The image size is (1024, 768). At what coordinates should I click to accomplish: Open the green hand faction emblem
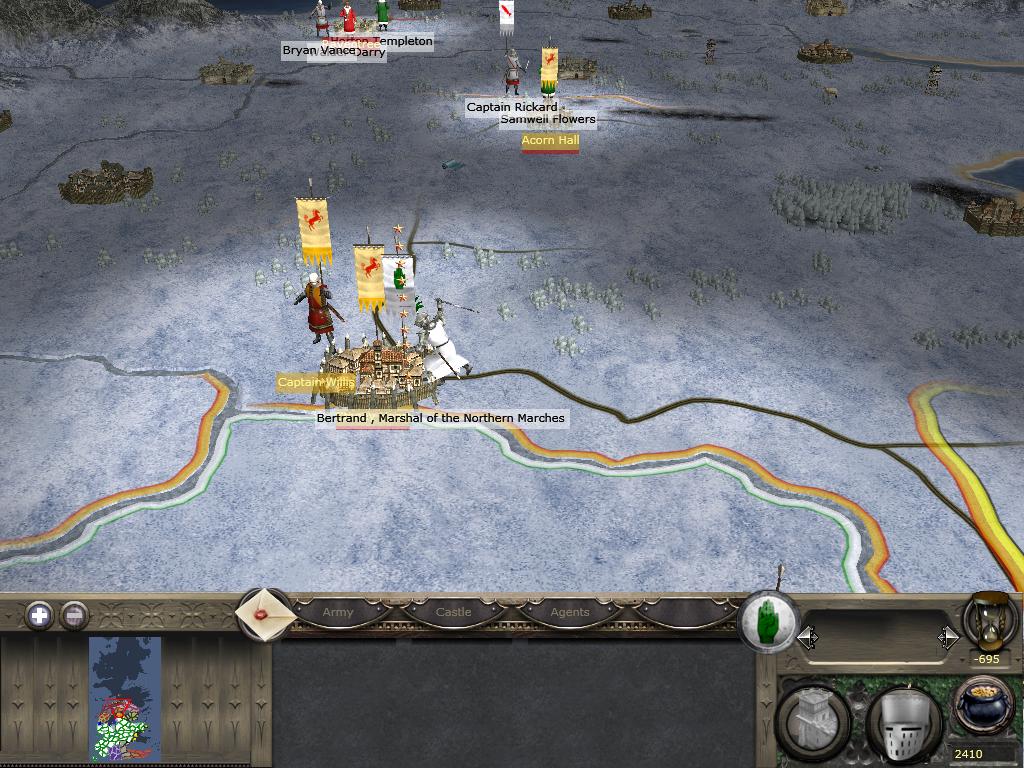768,622
